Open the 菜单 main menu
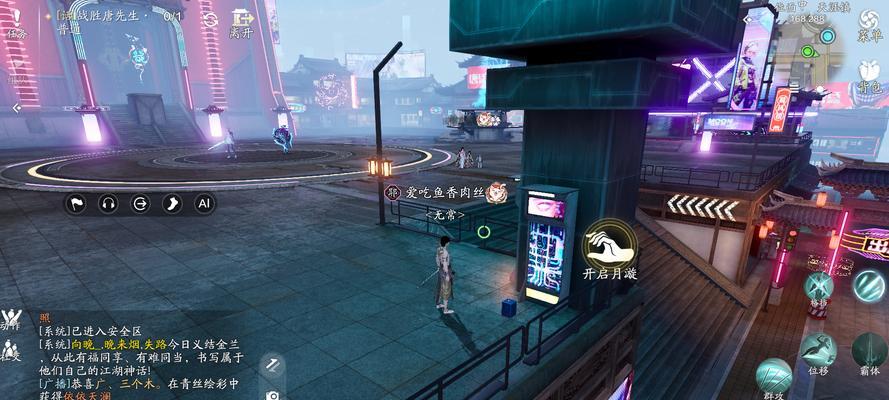The image size is (889, 400). (x=869, y=24)
